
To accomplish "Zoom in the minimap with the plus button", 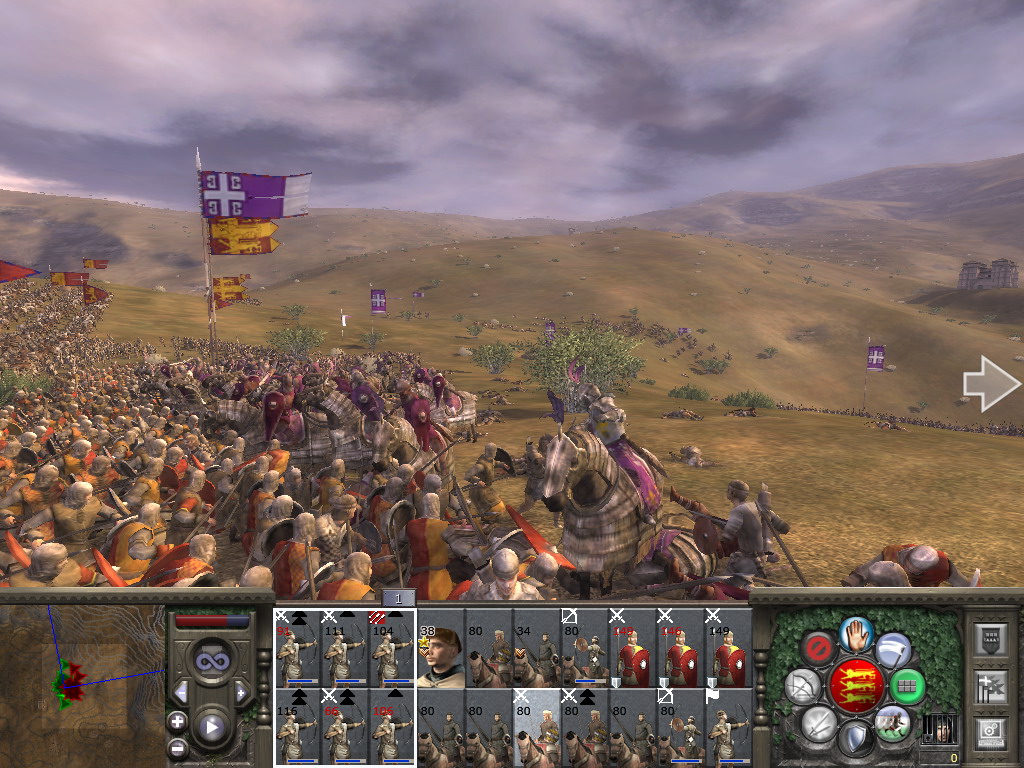I will (177, 721).
